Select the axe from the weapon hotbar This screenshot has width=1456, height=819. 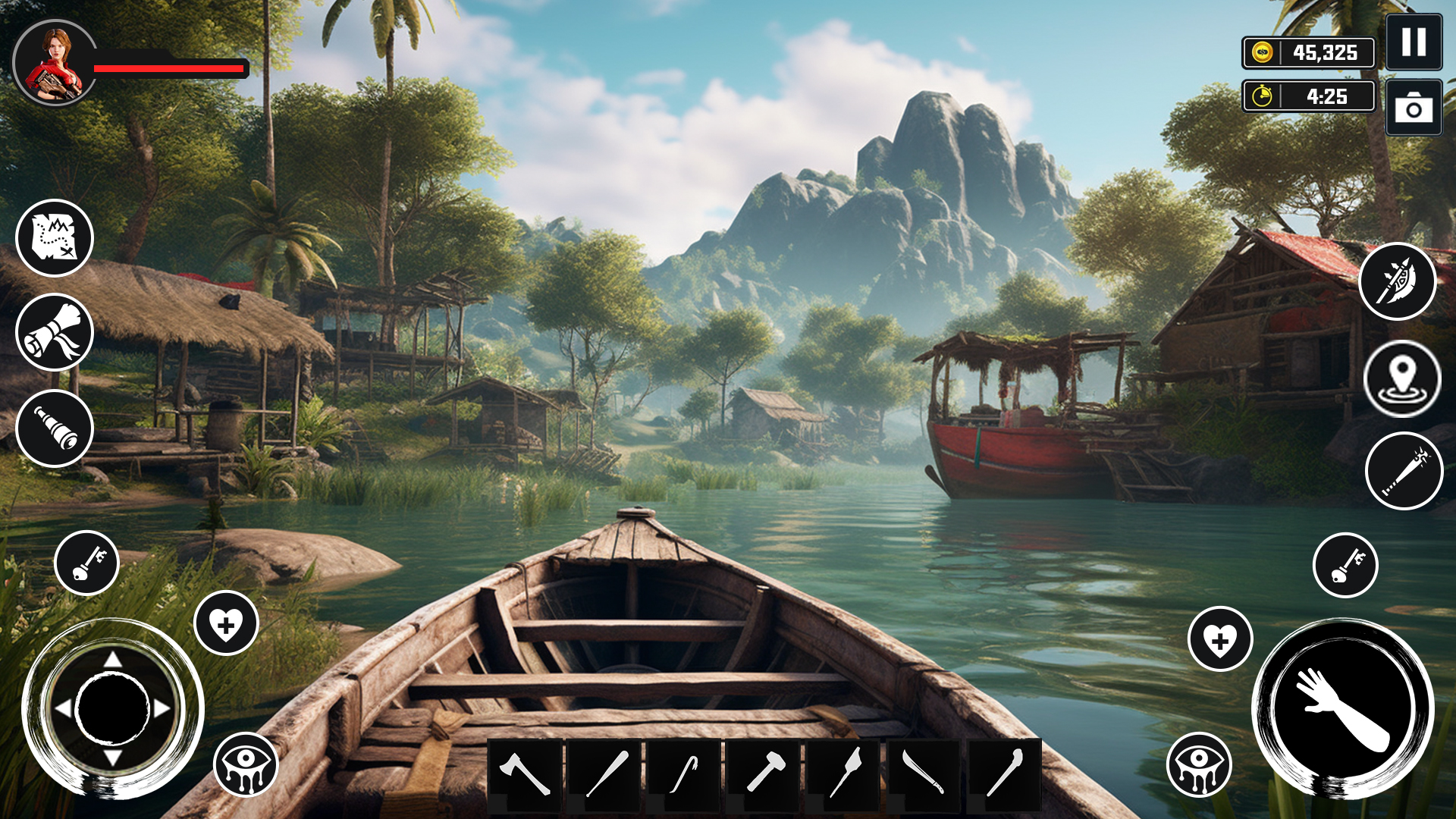pyautogui.click(x=525, y=773)
